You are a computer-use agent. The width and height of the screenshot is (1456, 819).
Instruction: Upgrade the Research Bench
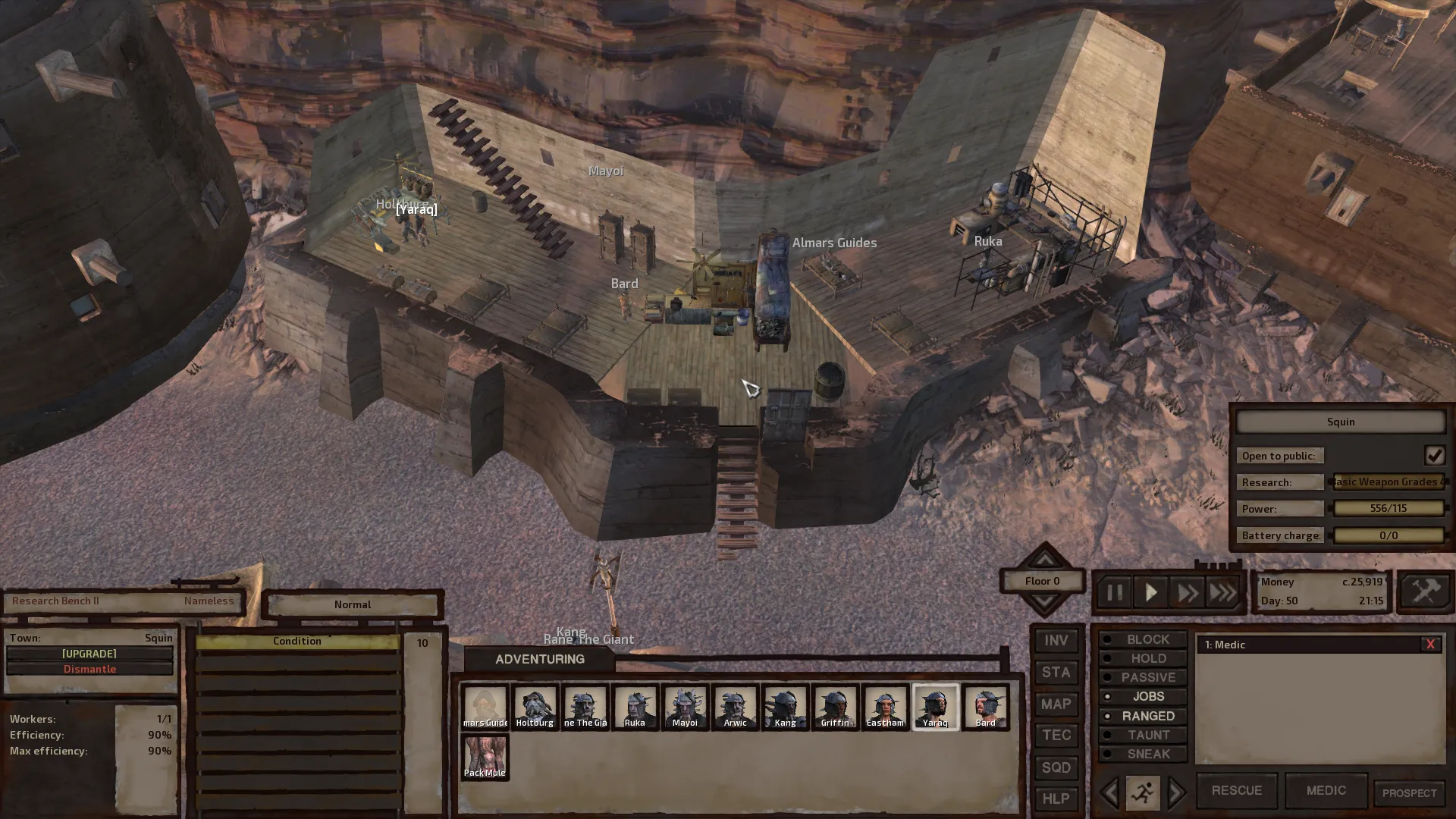89,654
